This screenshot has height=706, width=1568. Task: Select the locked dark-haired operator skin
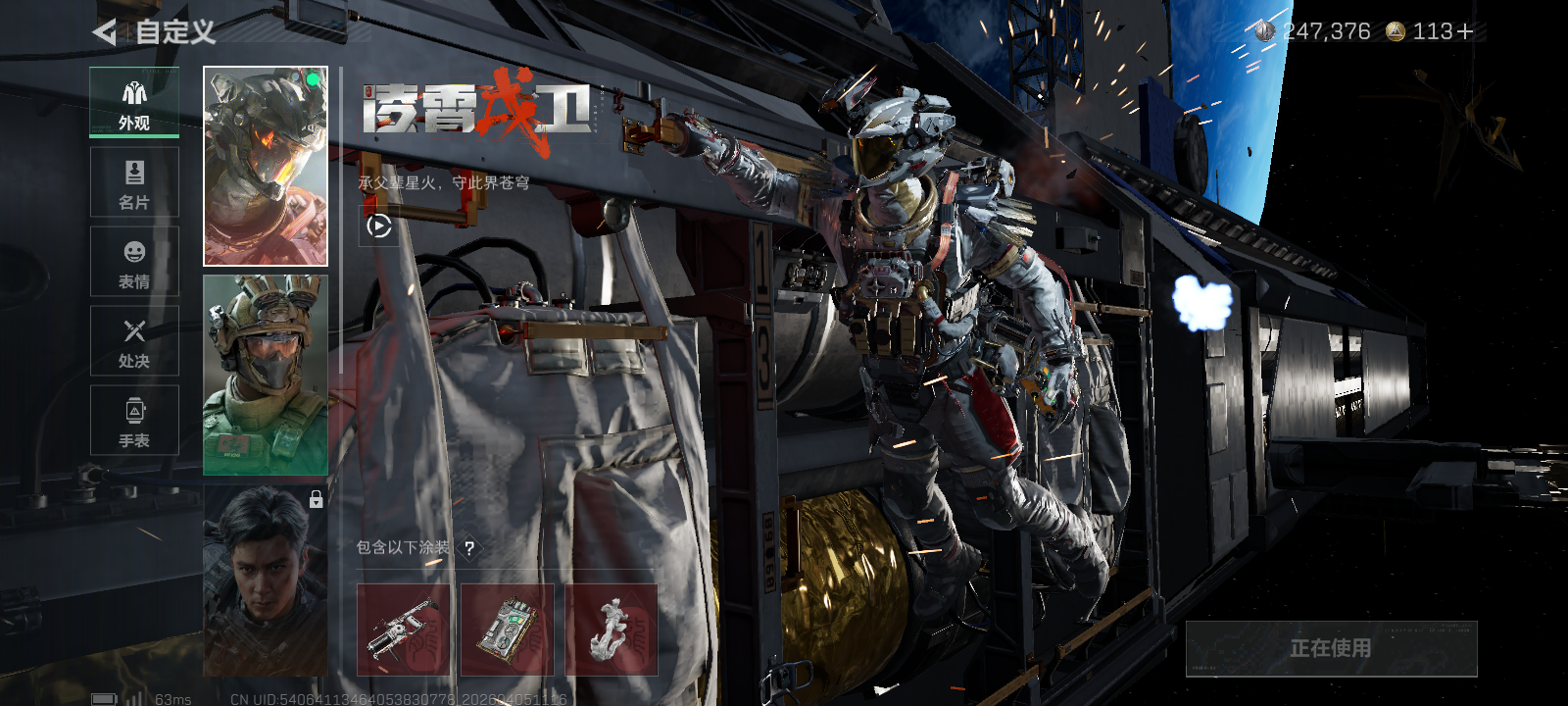coord(266,580)
